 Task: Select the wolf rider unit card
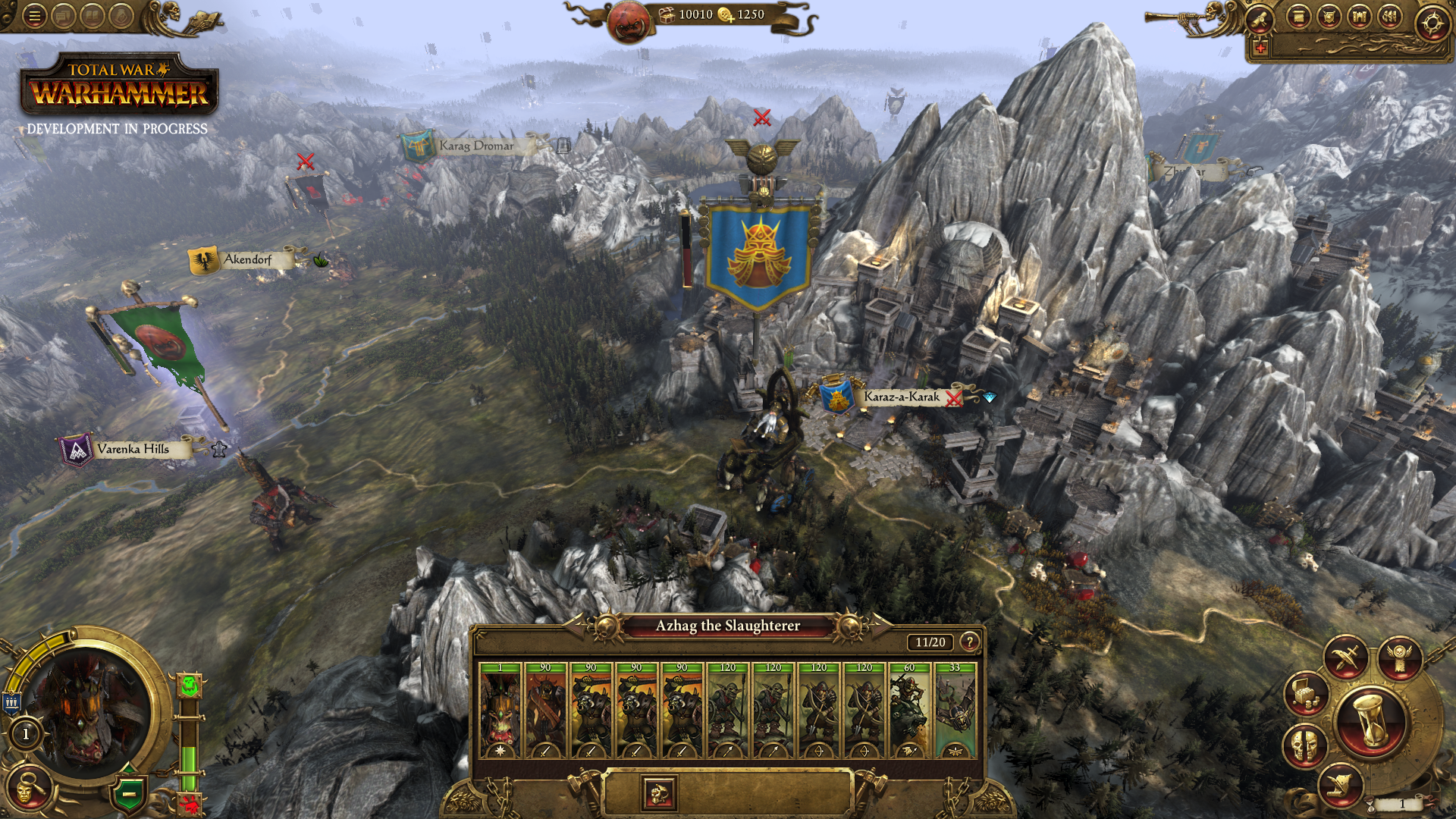pyautogui.click(x=909, y=711)
